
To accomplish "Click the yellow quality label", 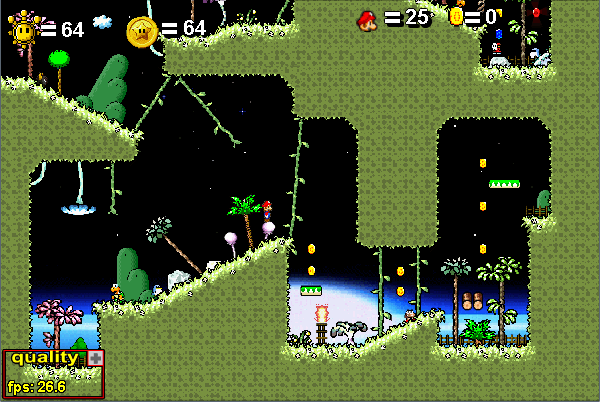I will tap(44, 358).
